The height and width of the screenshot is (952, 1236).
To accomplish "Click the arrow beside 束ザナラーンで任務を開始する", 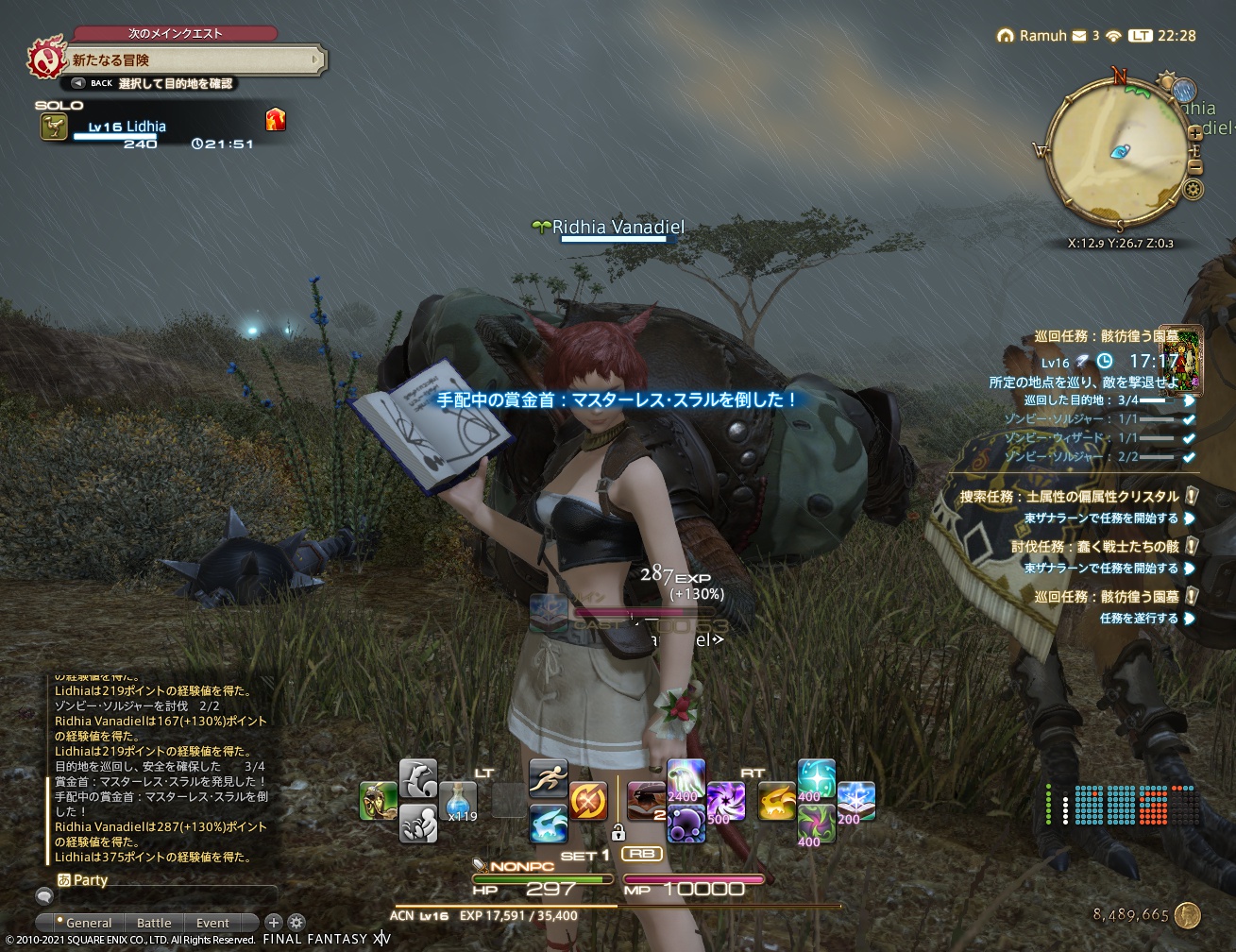I will [x=1190, y=518].
